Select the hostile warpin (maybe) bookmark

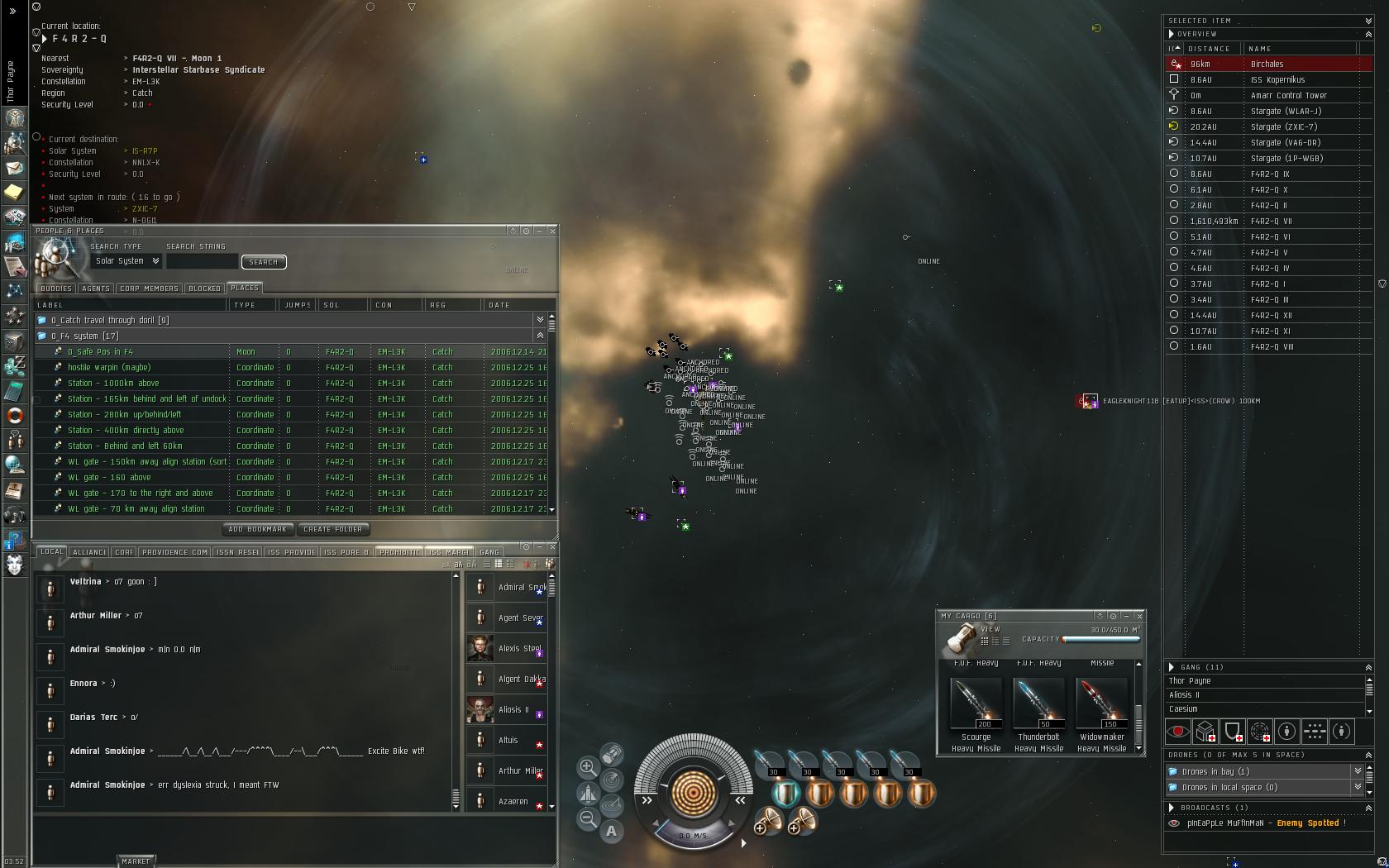(109, 368)
